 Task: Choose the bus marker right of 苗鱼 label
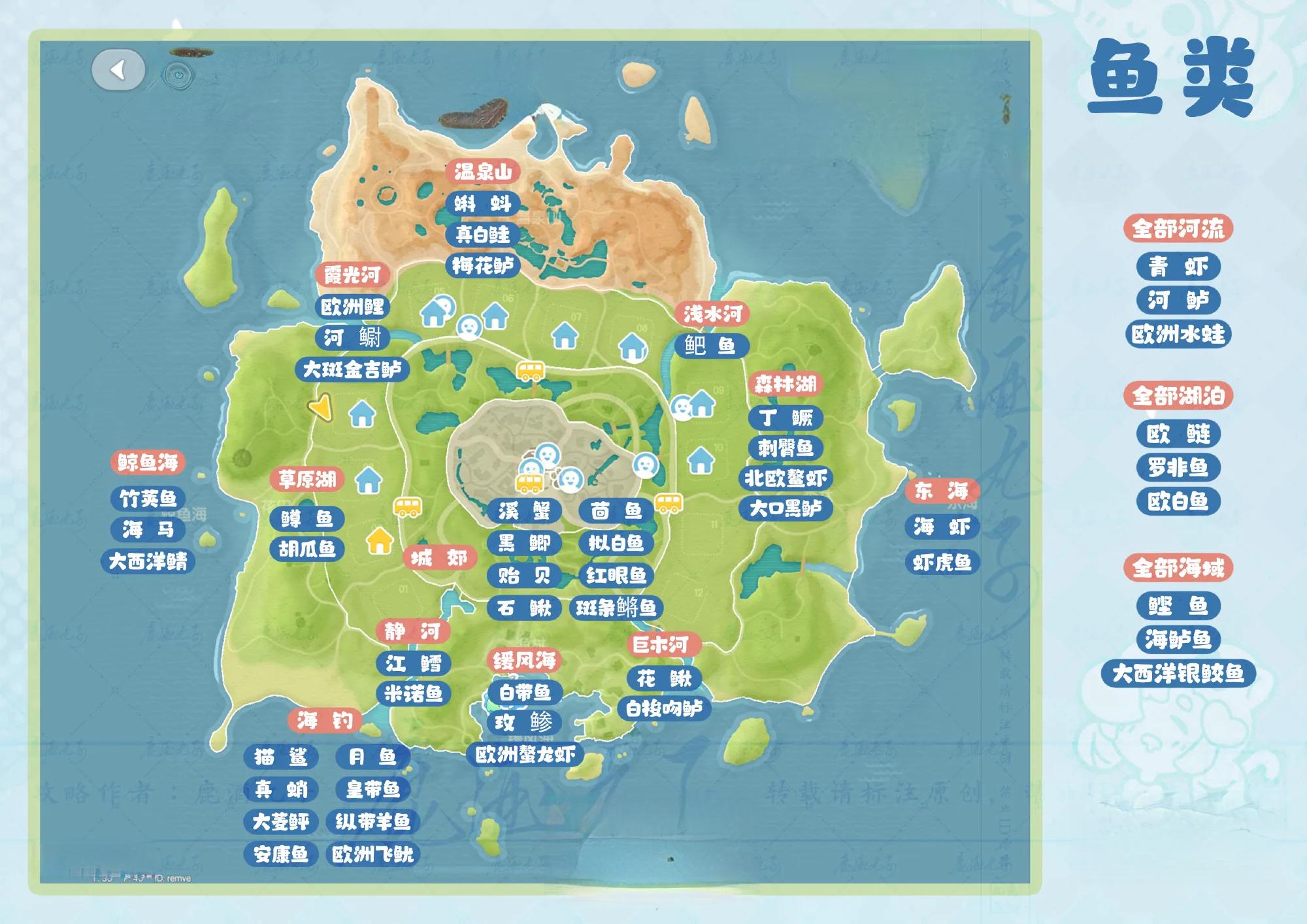(669, 503)
